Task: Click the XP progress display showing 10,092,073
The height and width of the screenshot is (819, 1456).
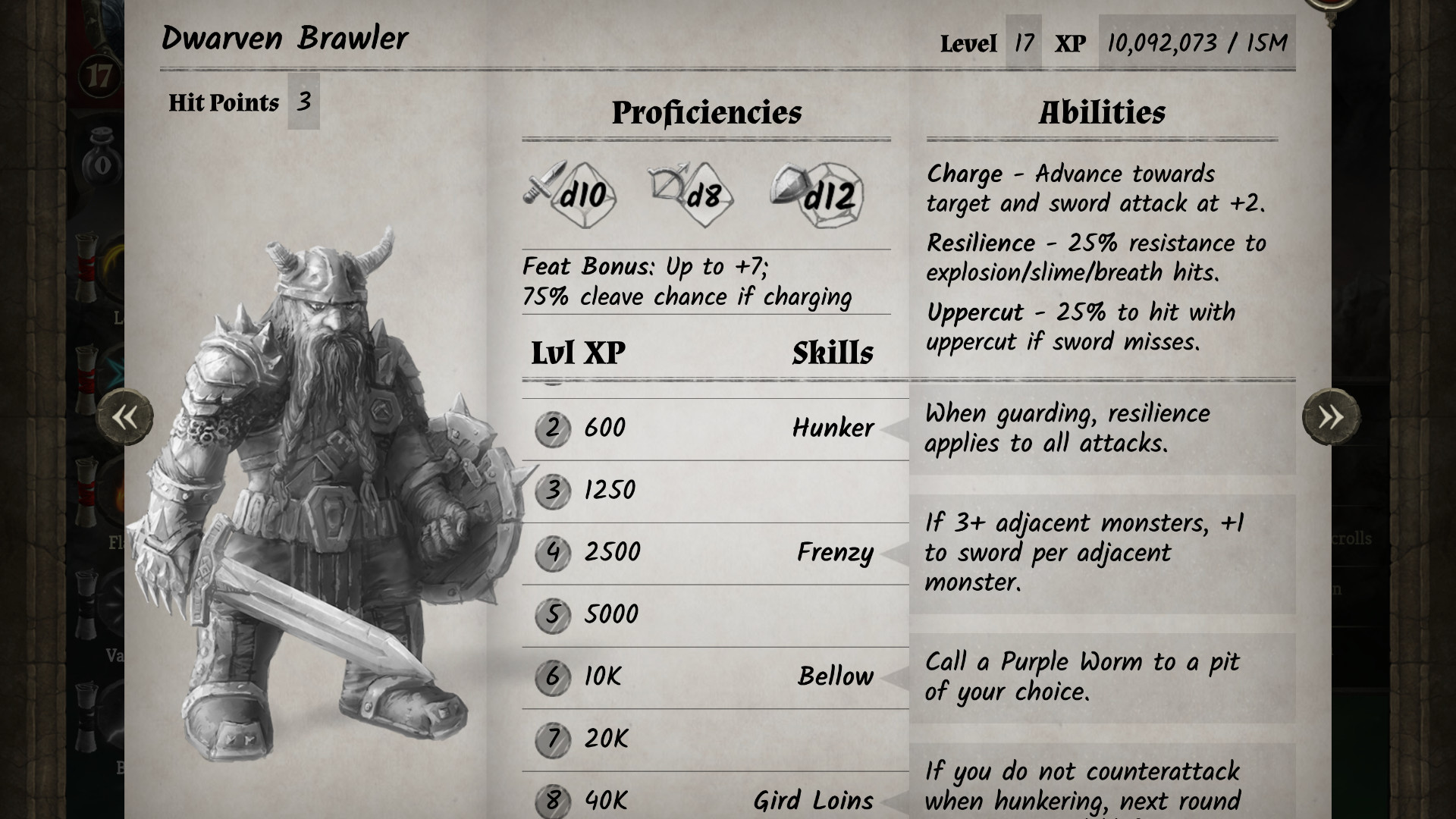Action: point(1196,43)
